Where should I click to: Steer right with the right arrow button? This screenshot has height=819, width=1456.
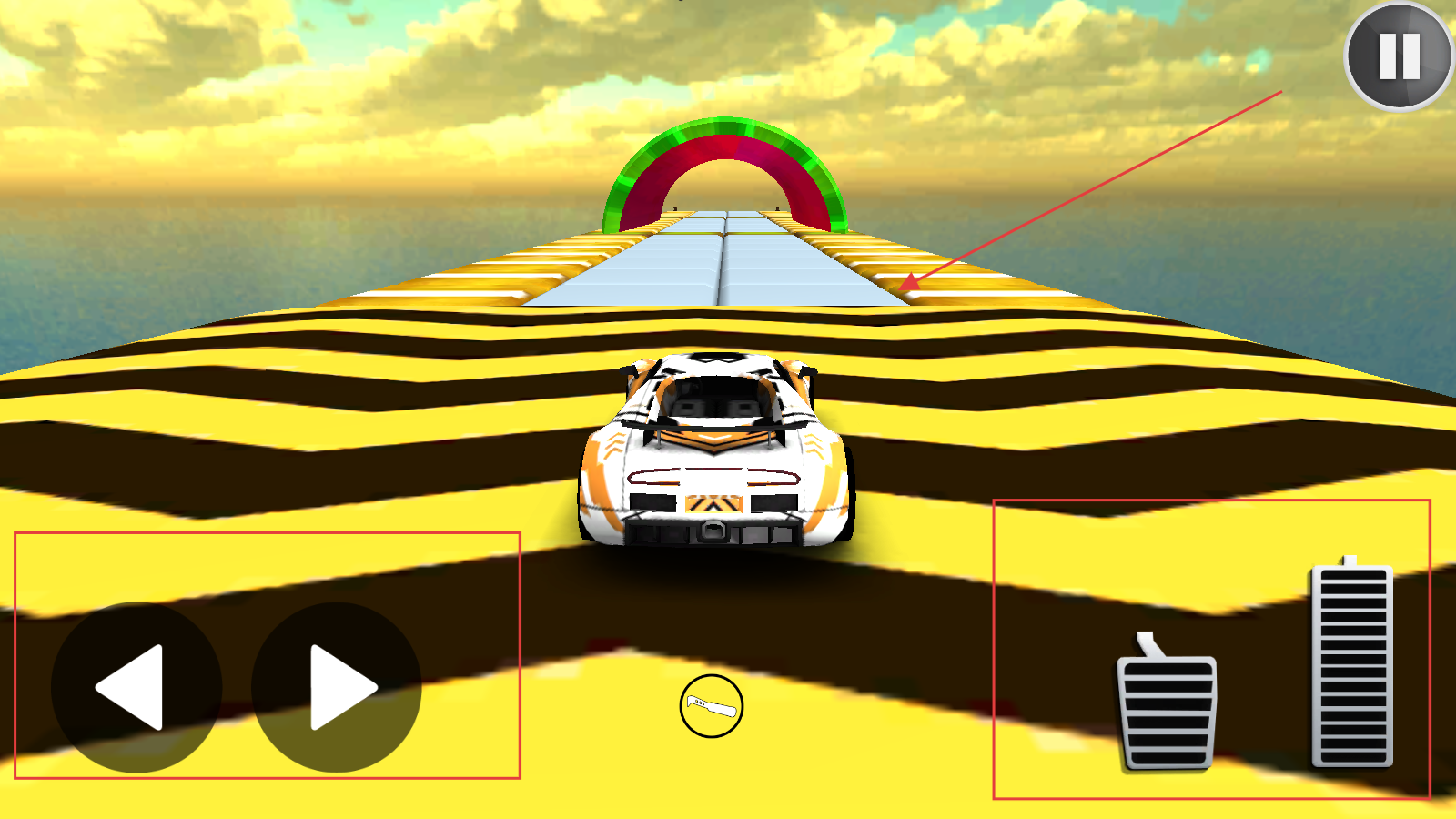point(337,688)
